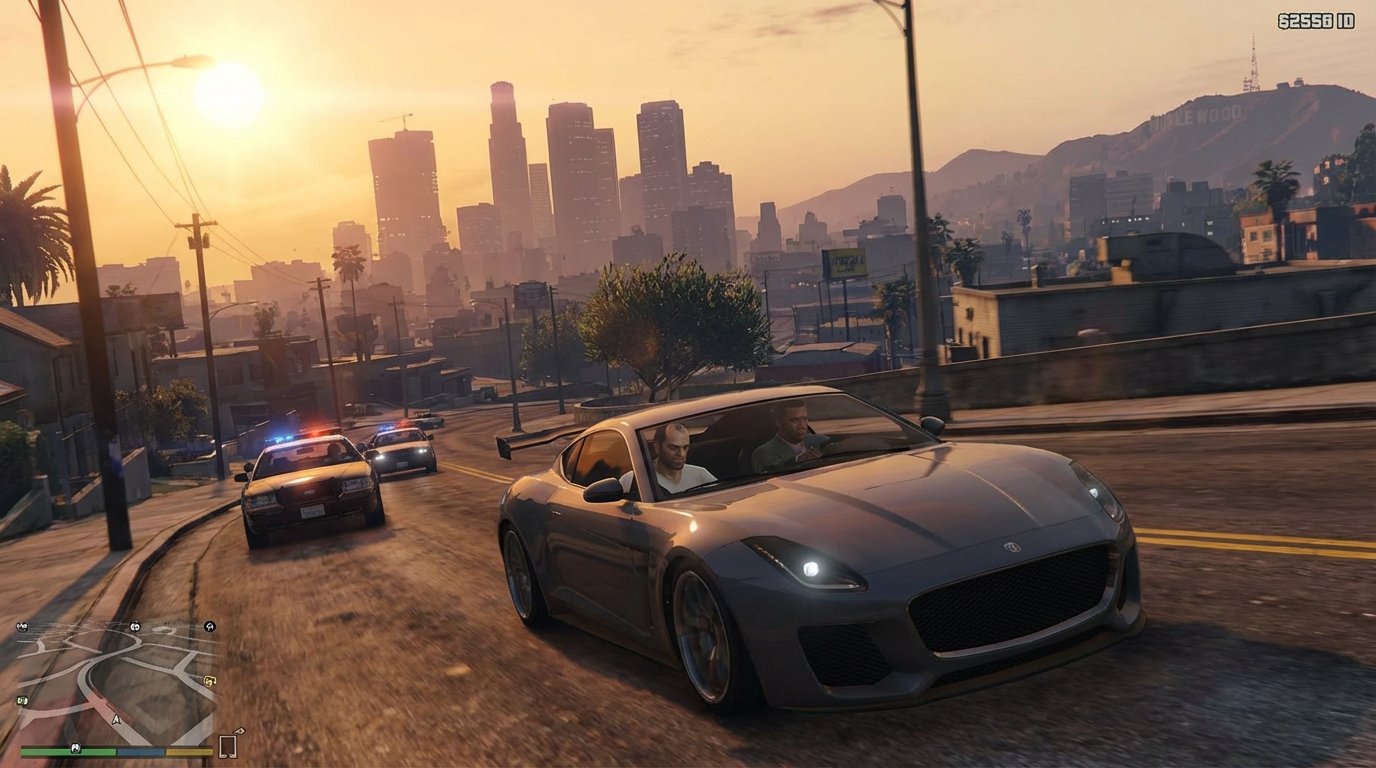
Task: Click the friend blip at minimap top-center
Action: pyautogui.click(x=134, y=627)
